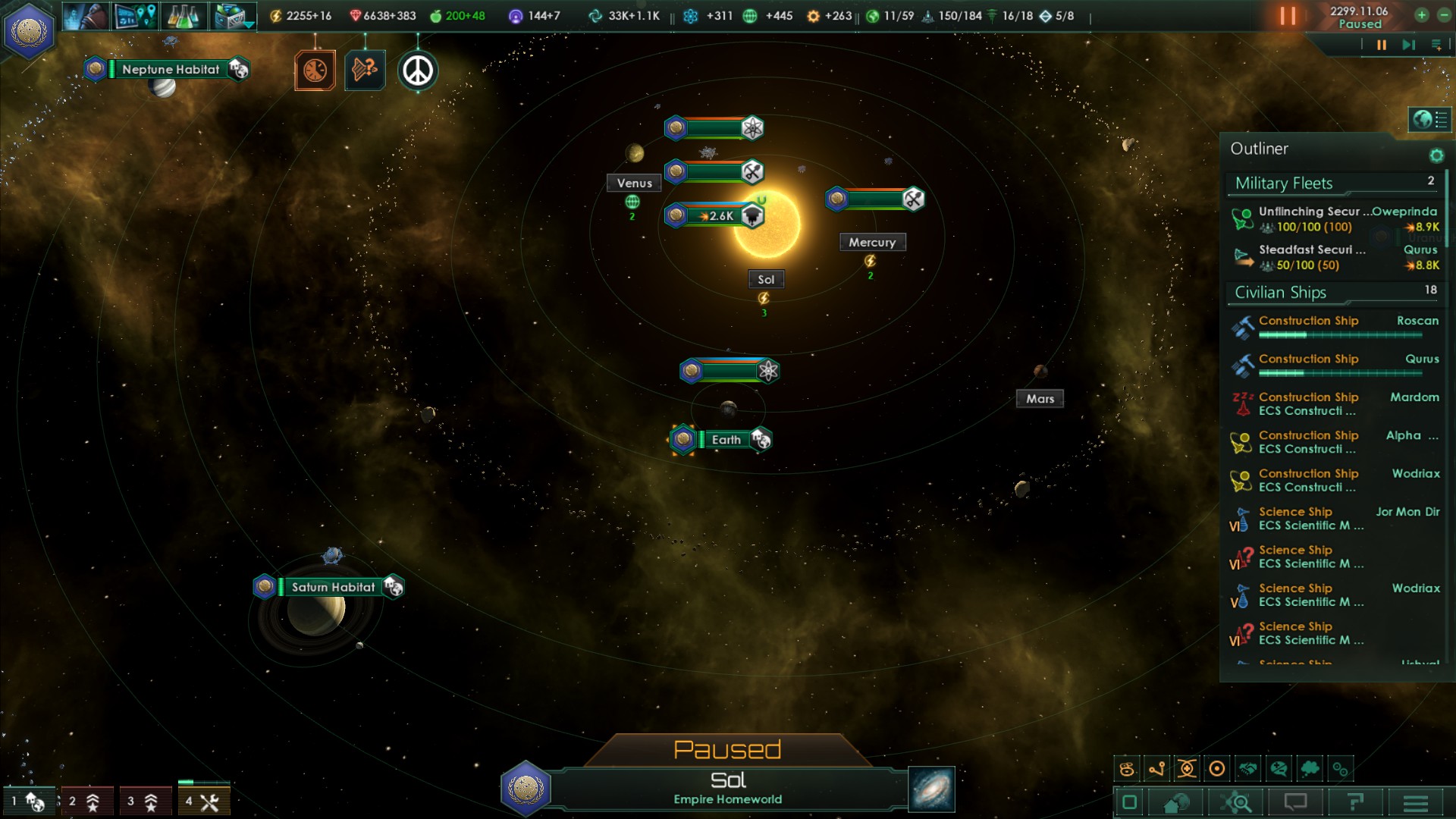This screenshot has width=1456, height=819.
Task: Select the Construction Ship at Roscan
Action: pyautogui.click(x=1335, y=327)
